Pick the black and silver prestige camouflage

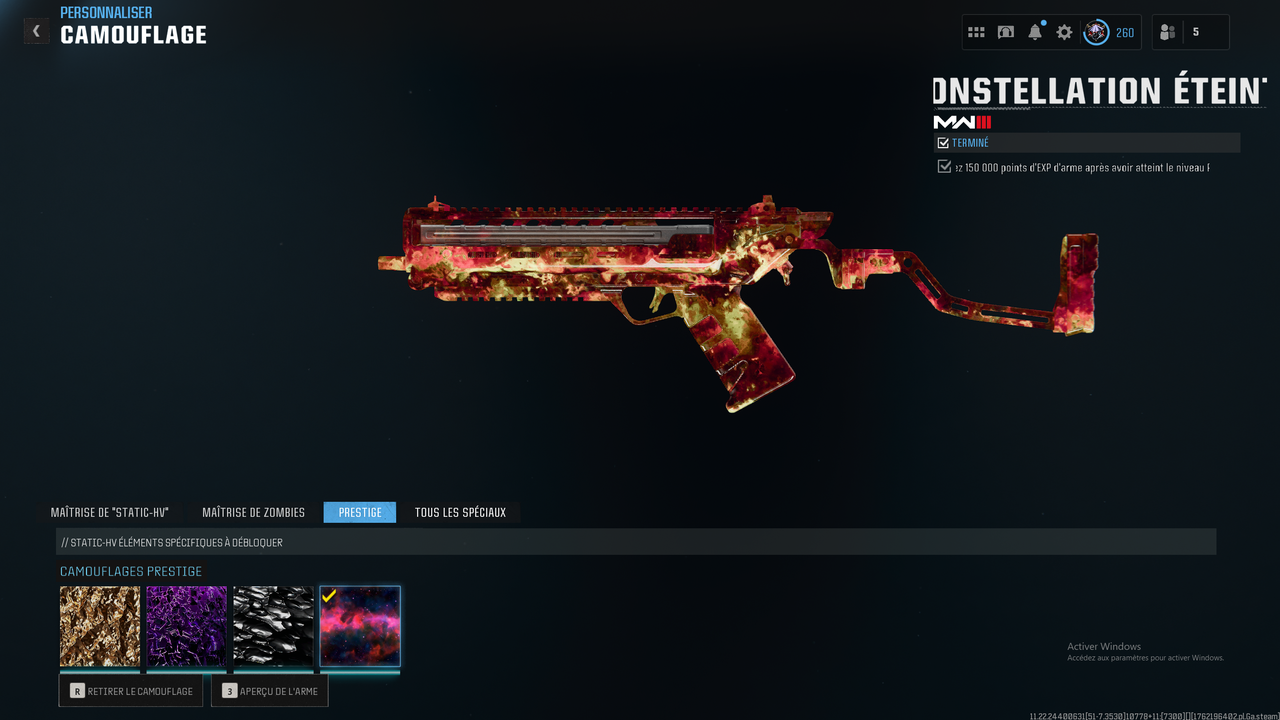(273, 626)
